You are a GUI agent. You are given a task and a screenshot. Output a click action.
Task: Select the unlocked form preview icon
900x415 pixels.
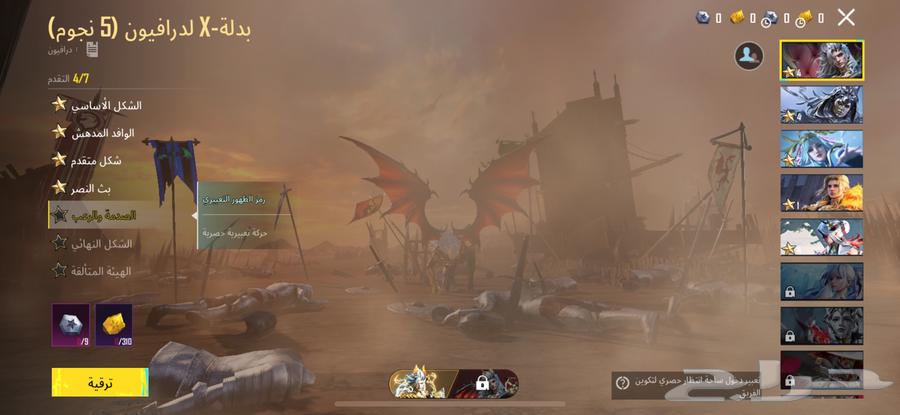[419, 383]
